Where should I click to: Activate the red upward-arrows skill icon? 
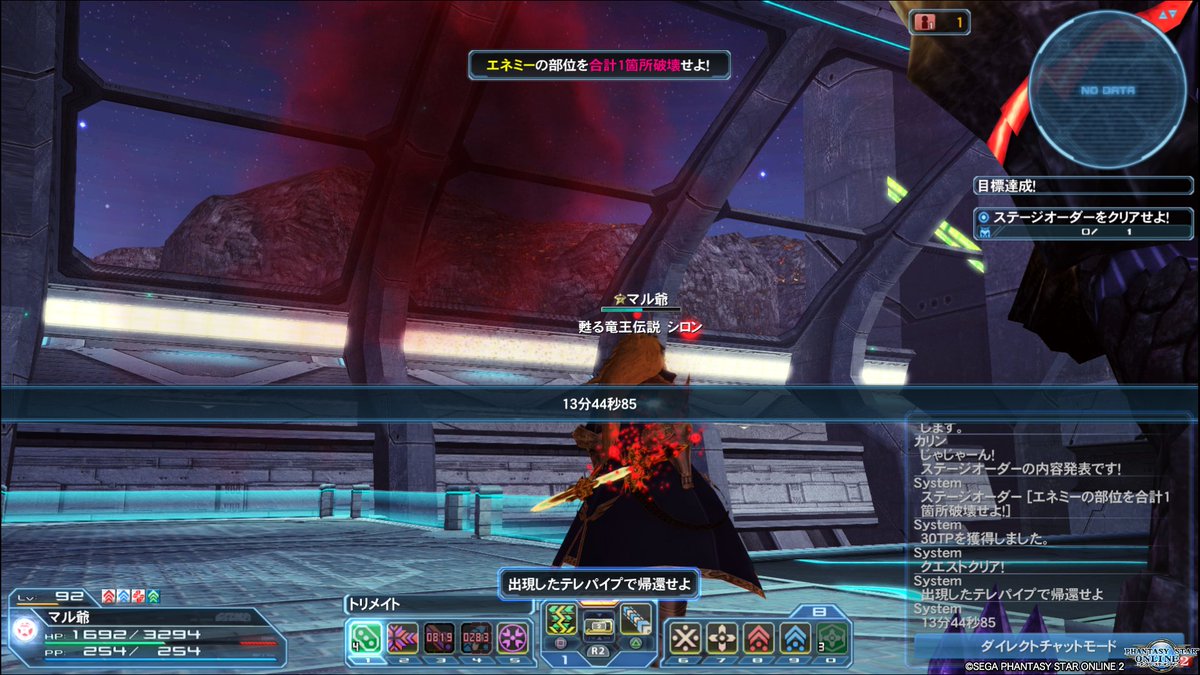click(x=759, y=637)
